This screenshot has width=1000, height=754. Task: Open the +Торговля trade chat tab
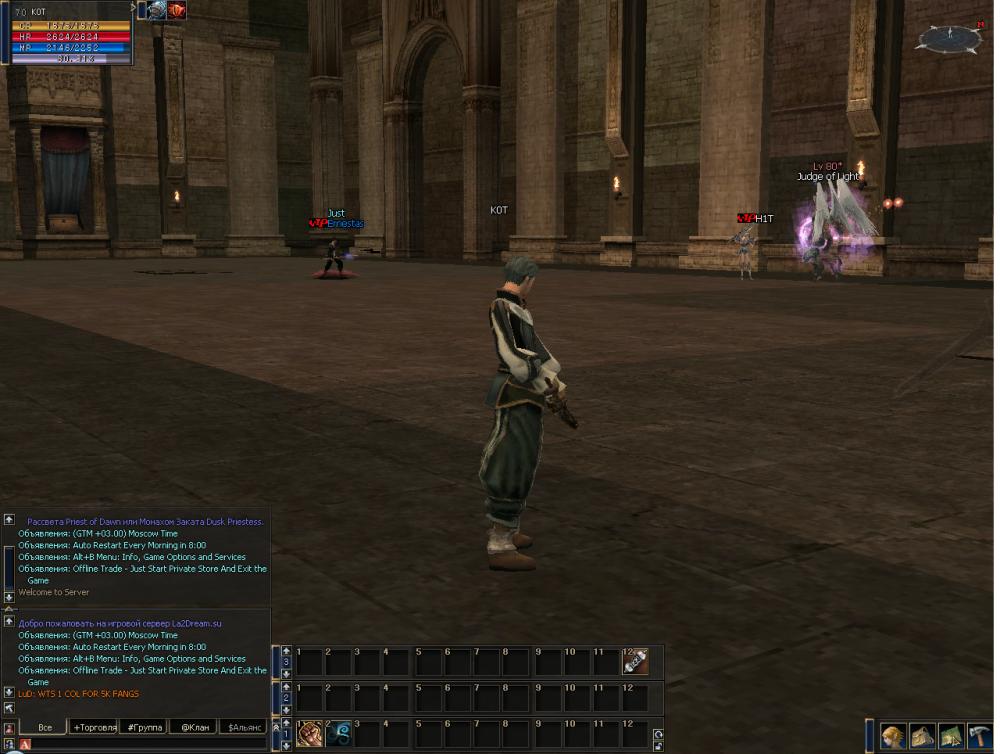tap(95, 727)
